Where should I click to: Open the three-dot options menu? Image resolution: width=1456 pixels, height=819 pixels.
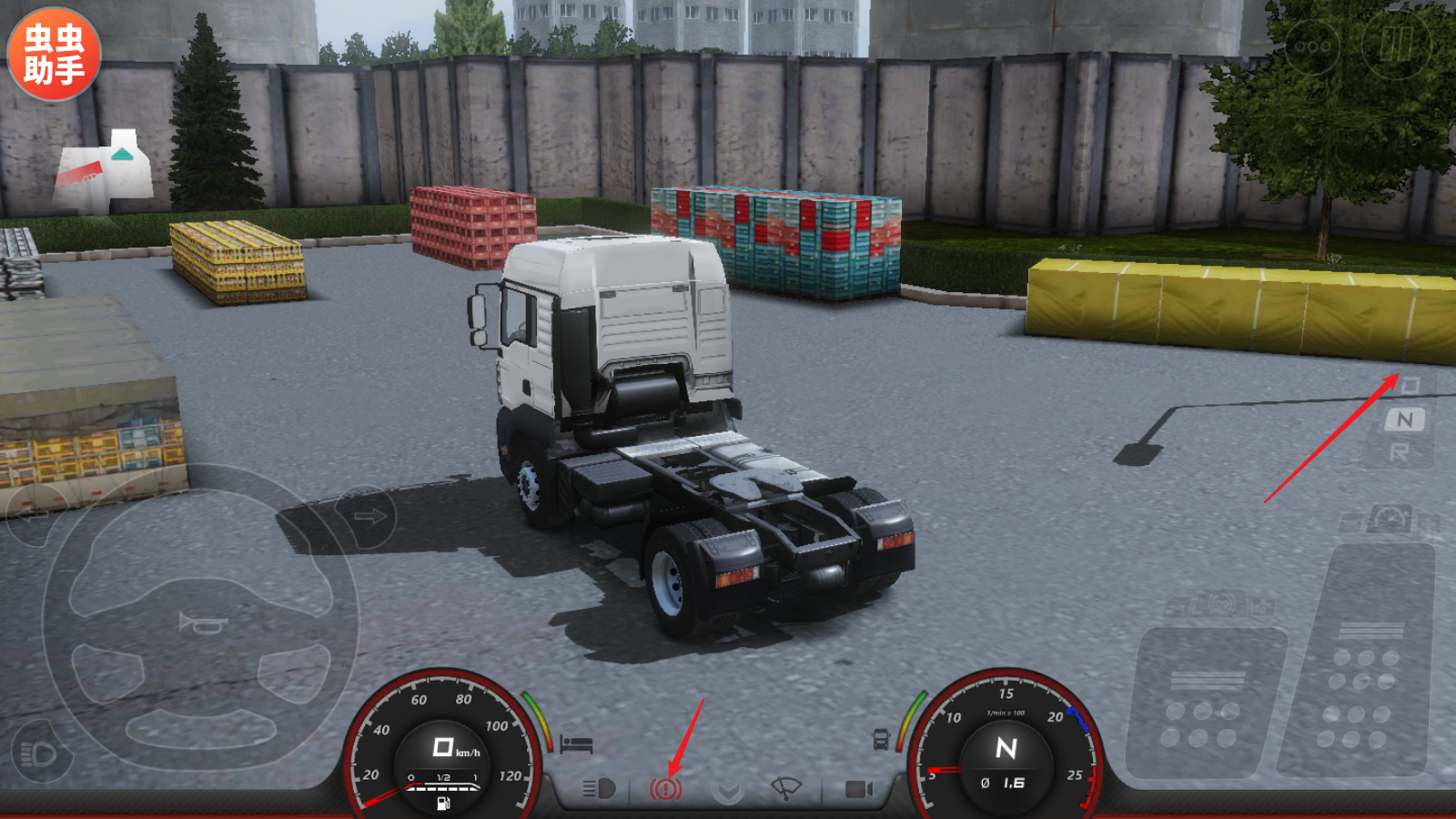[x=1312, y=45]
